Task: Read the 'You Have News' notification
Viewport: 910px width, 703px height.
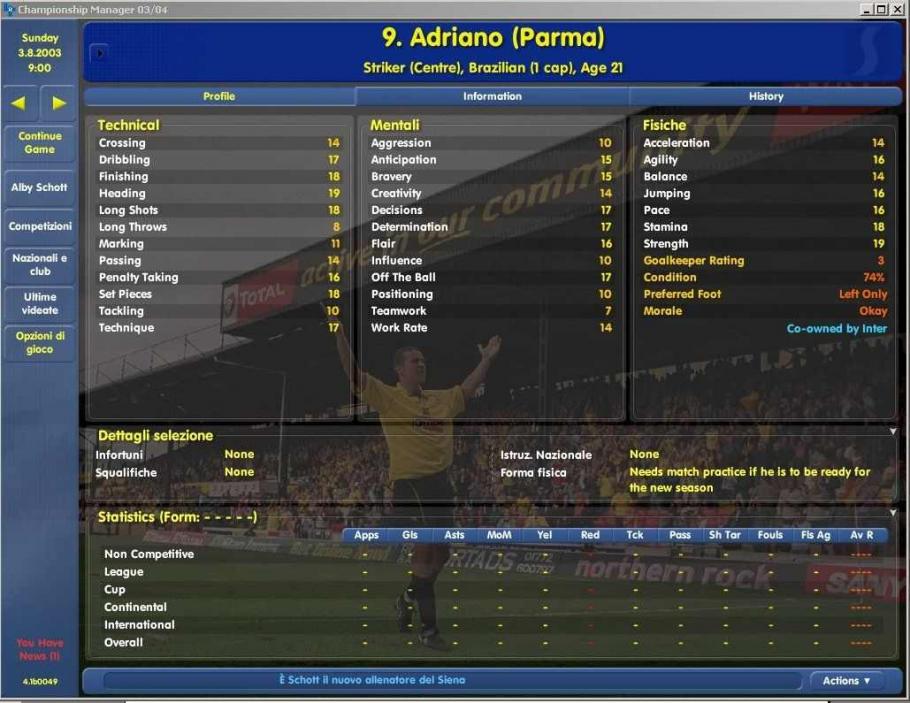Action: (39, 649)
